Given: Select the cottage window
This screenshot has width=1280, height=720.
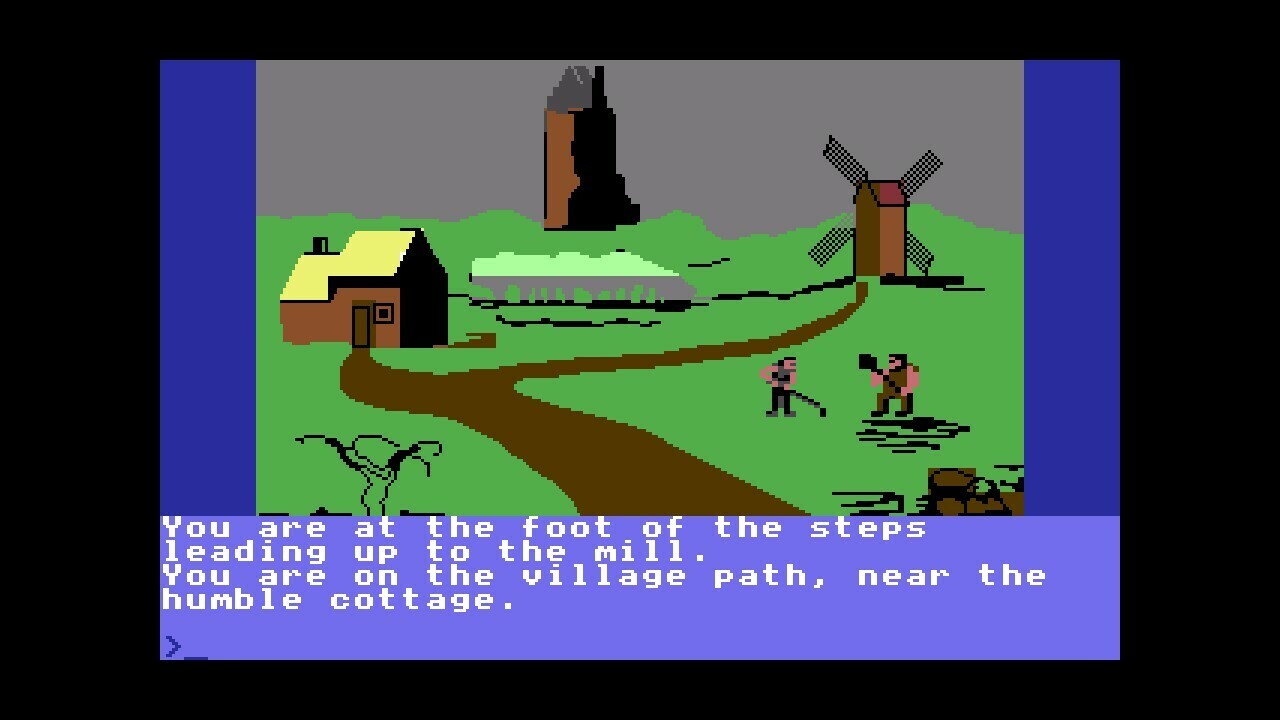Looking at the screenshot, I should click(x=385, y=312).
